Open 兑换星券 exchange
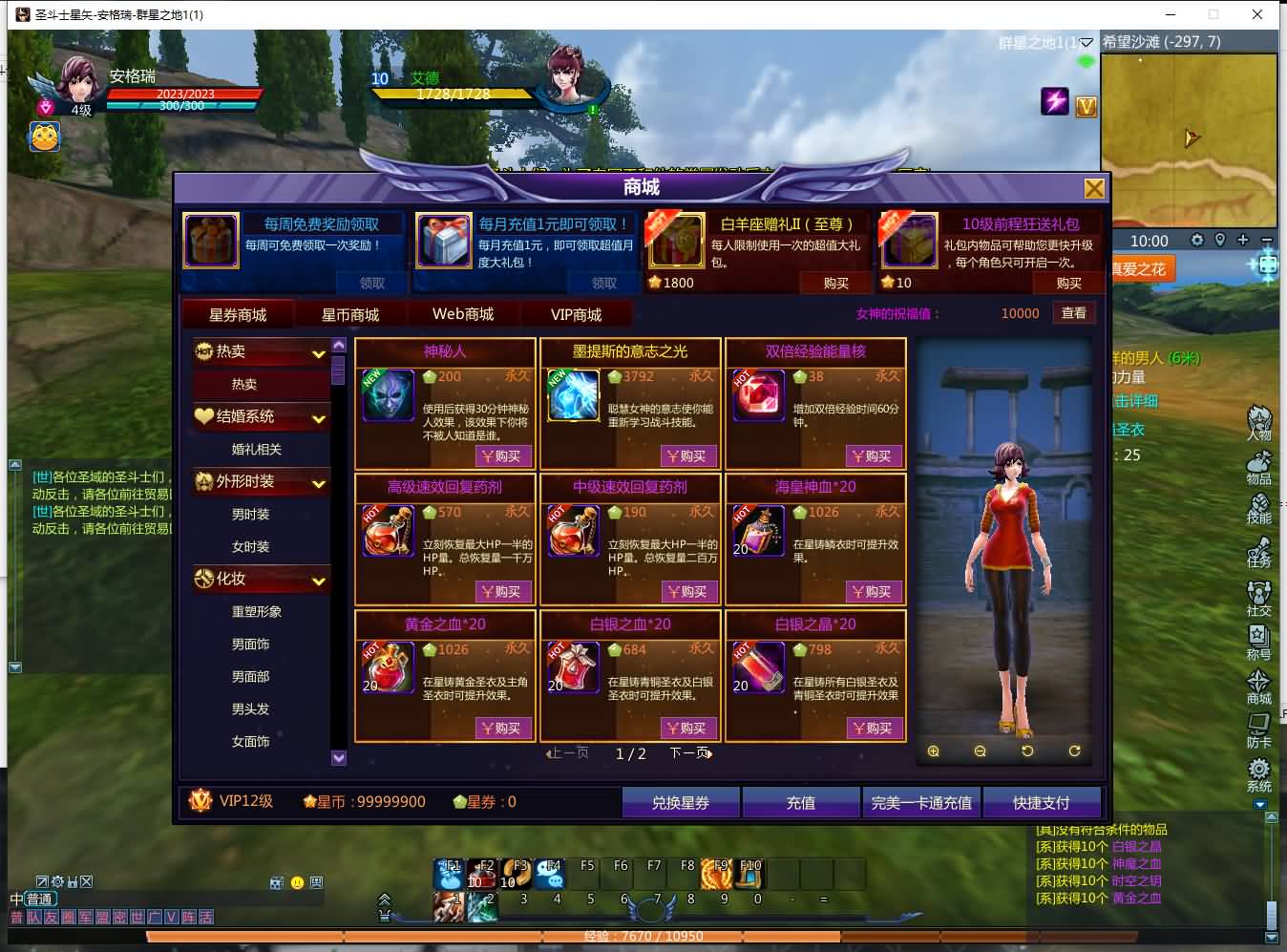Viewport: 1287px width, 952px height. pyautogui.click(x=680, y=802)
